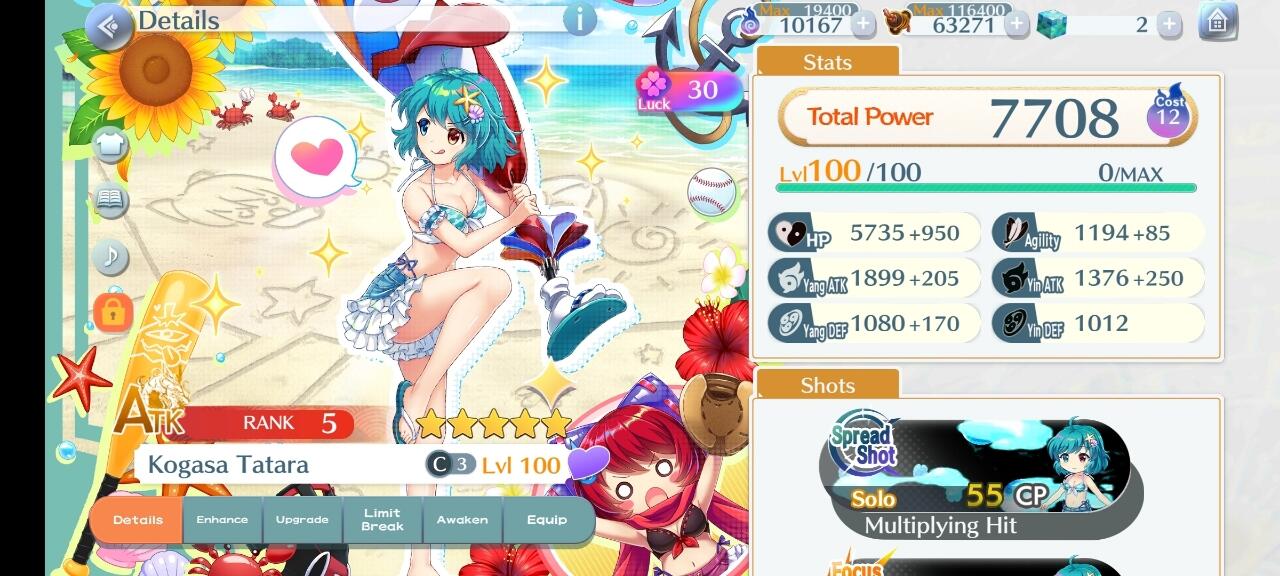Return to the home screen
This screenshot has height=576, width=1280.
1217,23
